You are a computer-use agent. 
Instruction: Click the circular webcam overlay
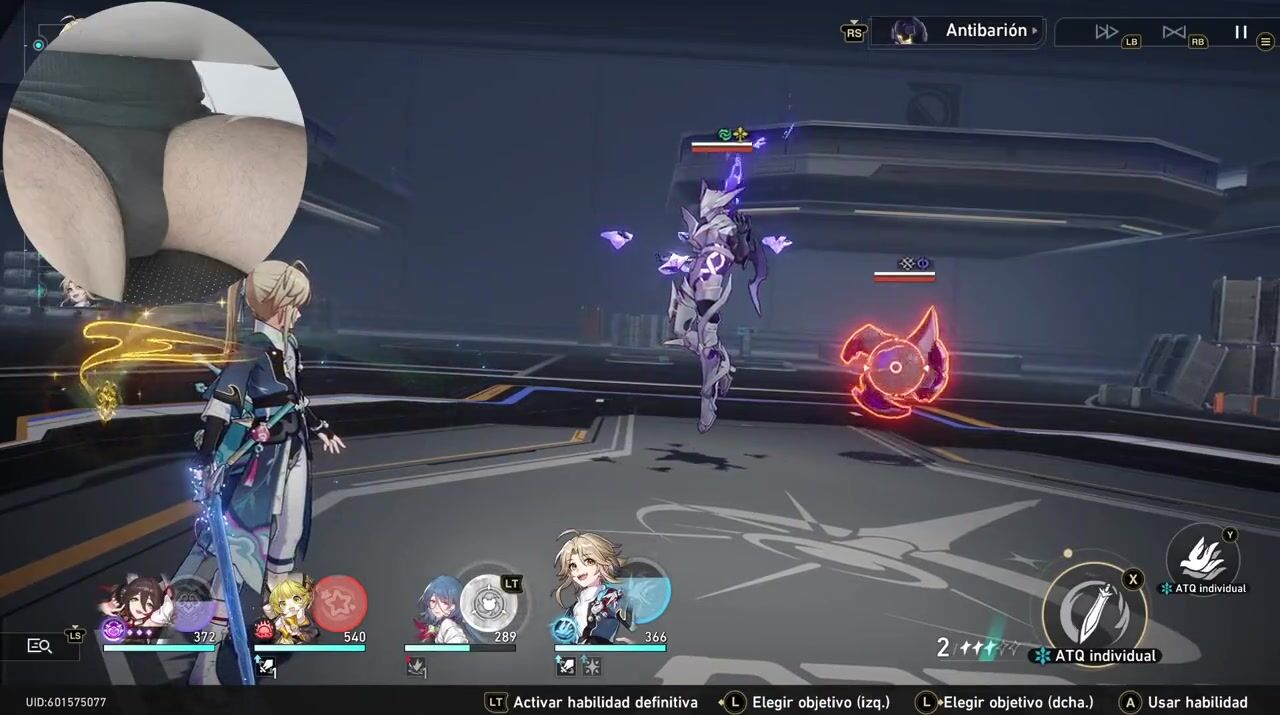click(x=155, y=150)
